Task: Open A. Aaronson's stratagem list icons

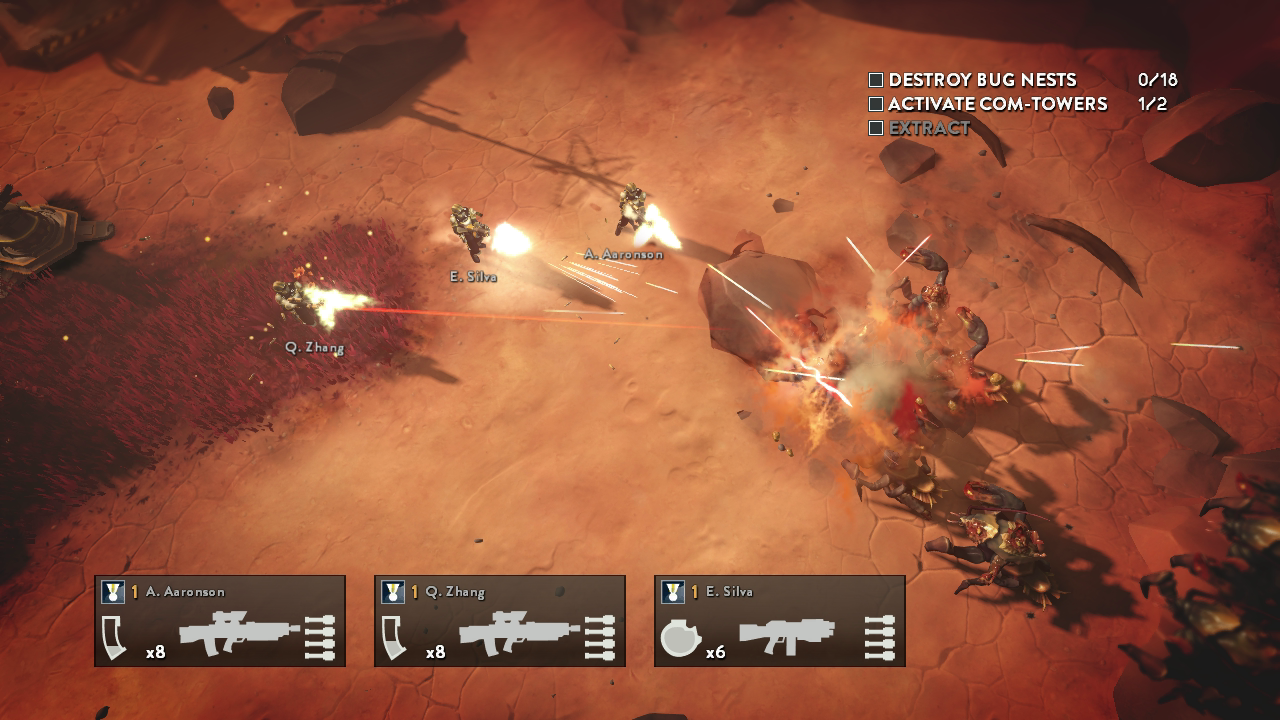Action: coord(321,636)
